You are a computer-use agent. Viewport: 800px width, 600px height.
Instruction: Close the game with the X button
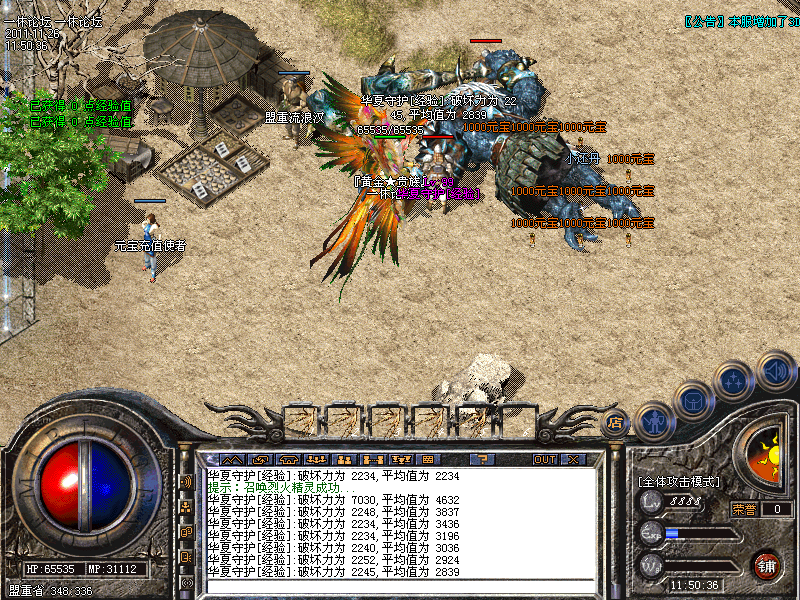573,460
